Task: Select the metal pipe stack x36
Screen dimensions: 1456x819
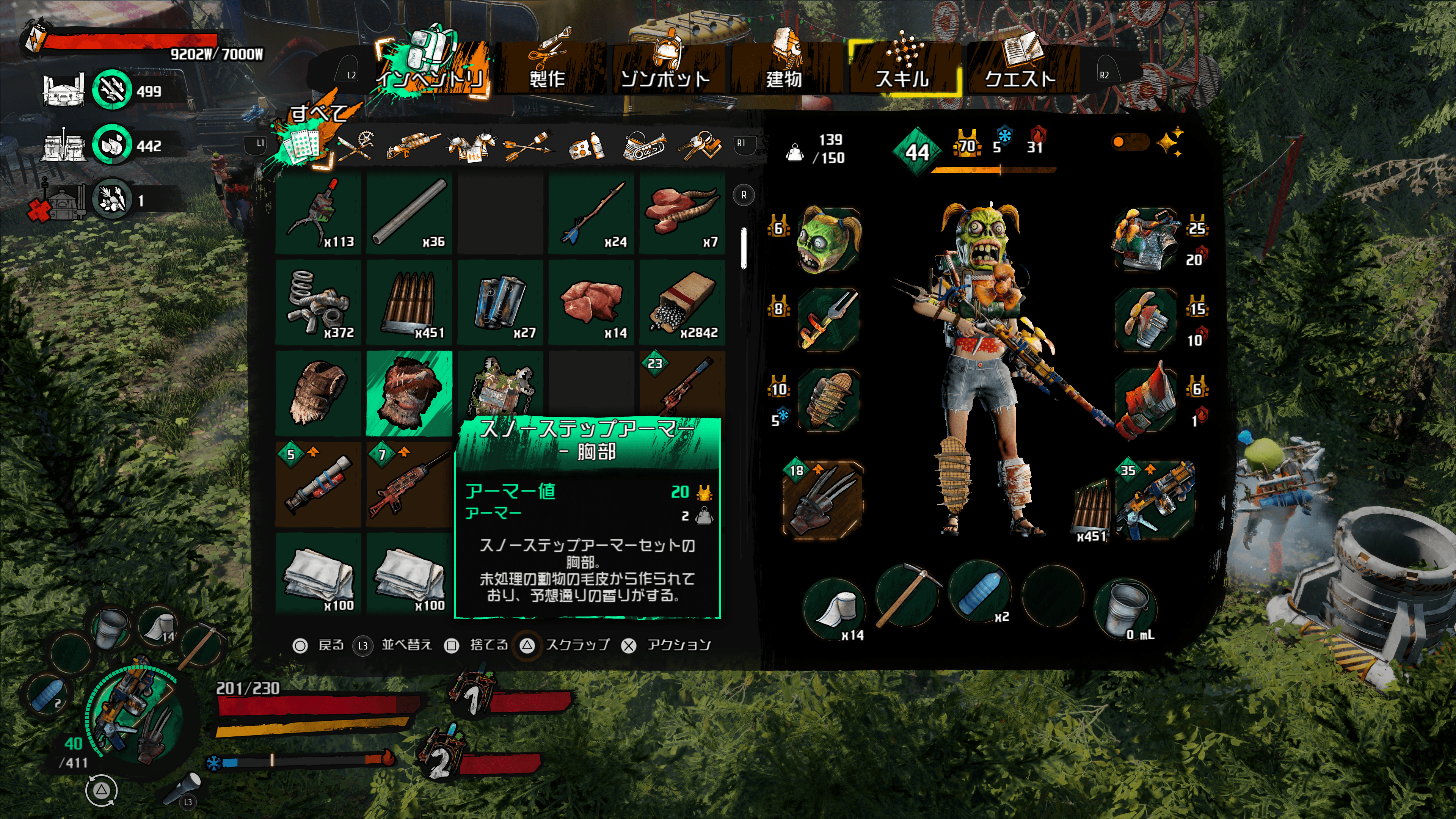Action: tap(409, 213)
